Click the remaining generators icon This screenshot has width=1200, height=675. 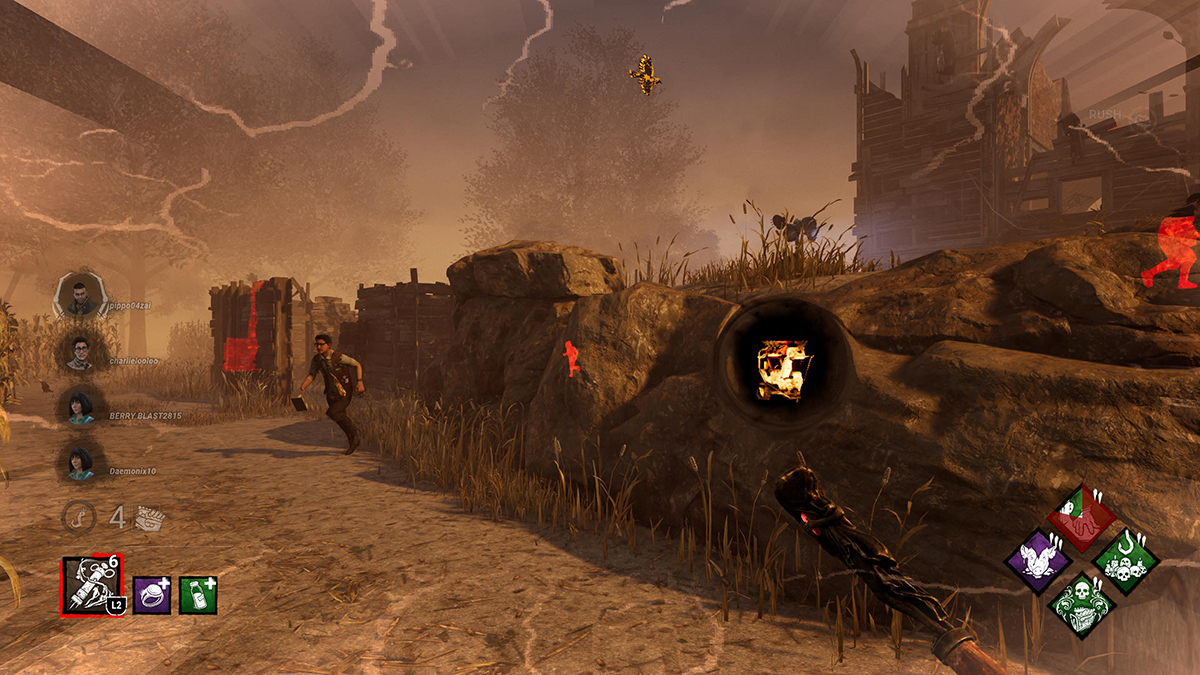pos(150,518)
